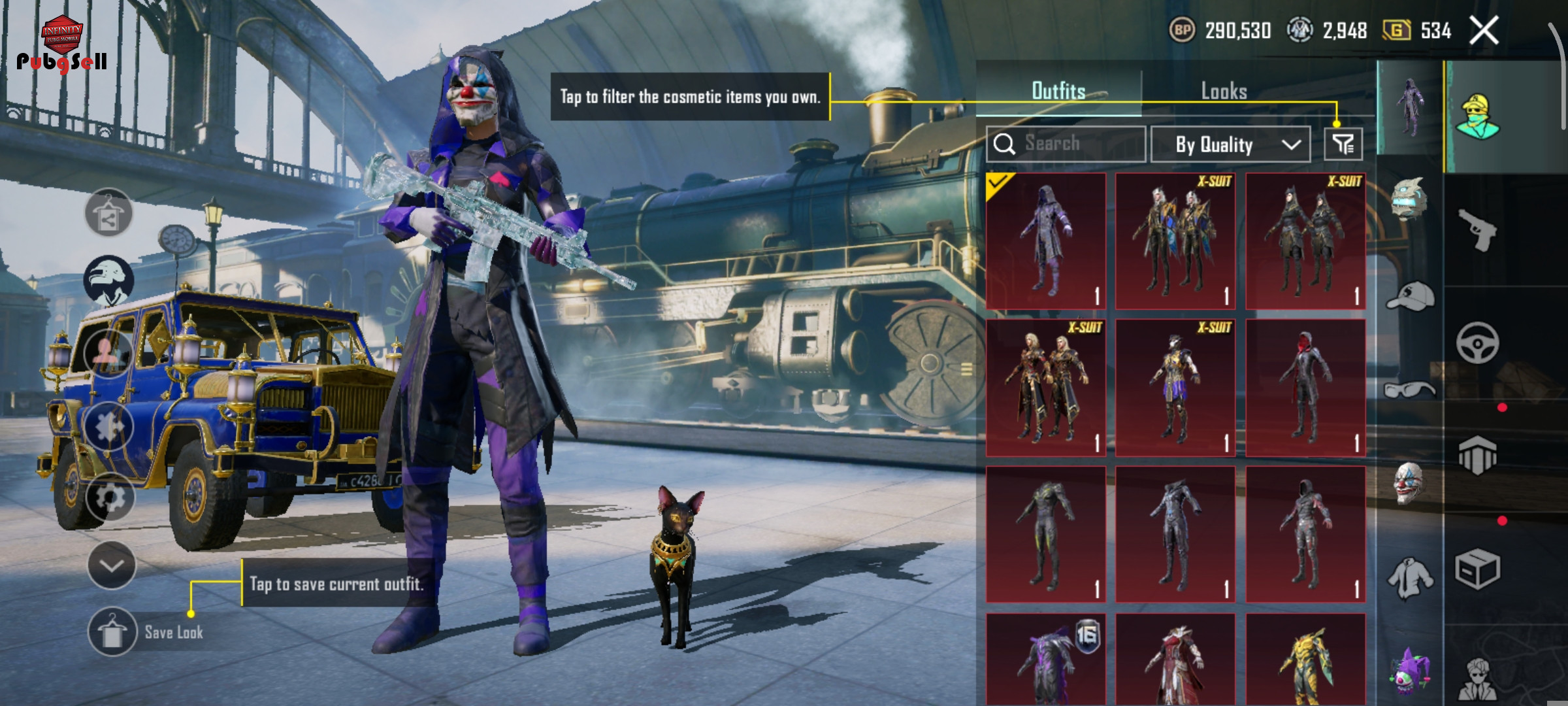Switch to the Looks tab
The image size is (1568, 706).
pyautogui.click(x=1224, y=91)
